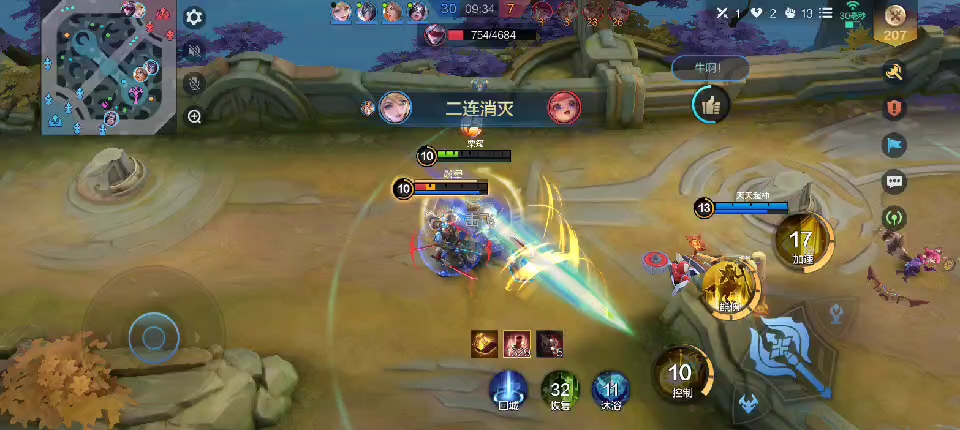Image resolution: width=960 pixels, height=430 pixels.
Task: Open the quick chat message bubble
Action: (x=893, y=181)
